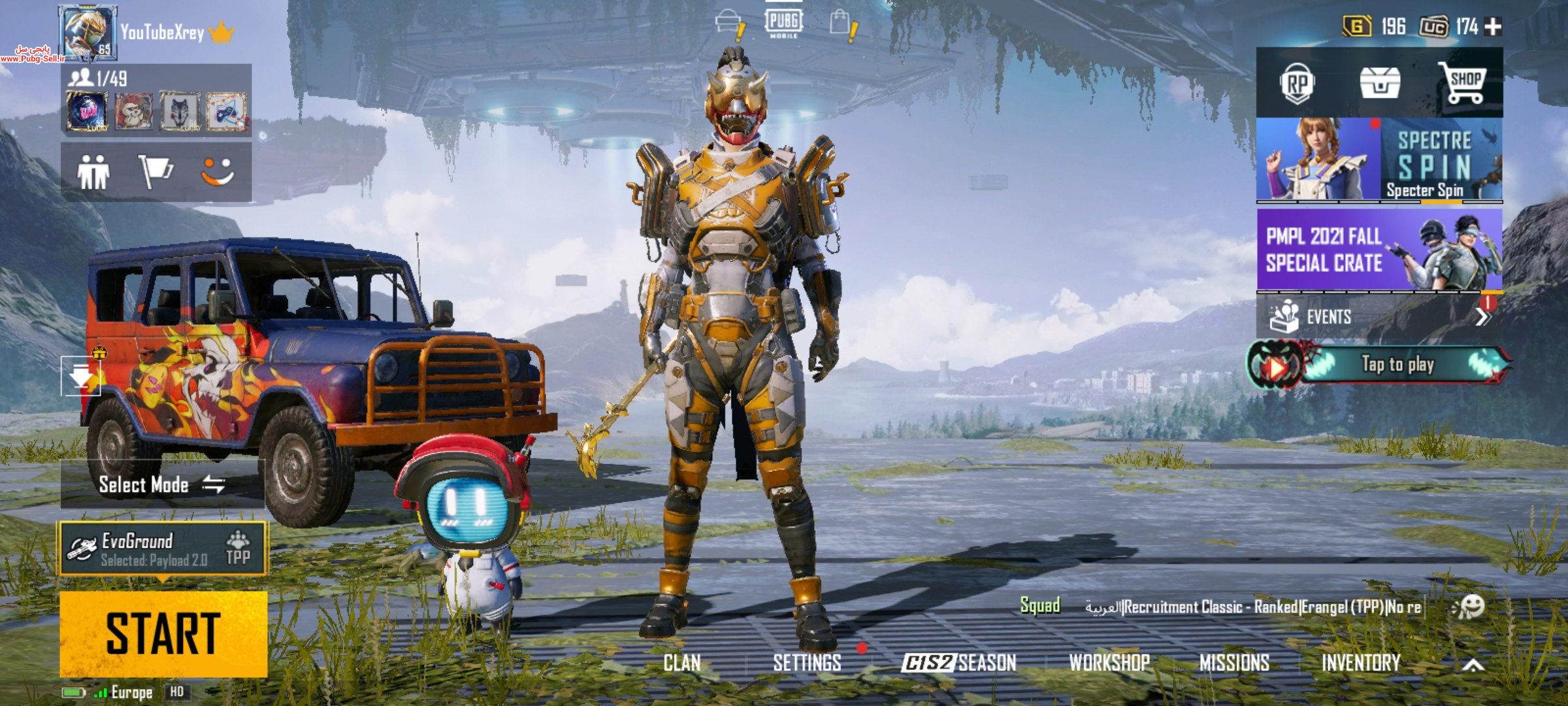Open the crate chest icon

tap(1379, 84)
